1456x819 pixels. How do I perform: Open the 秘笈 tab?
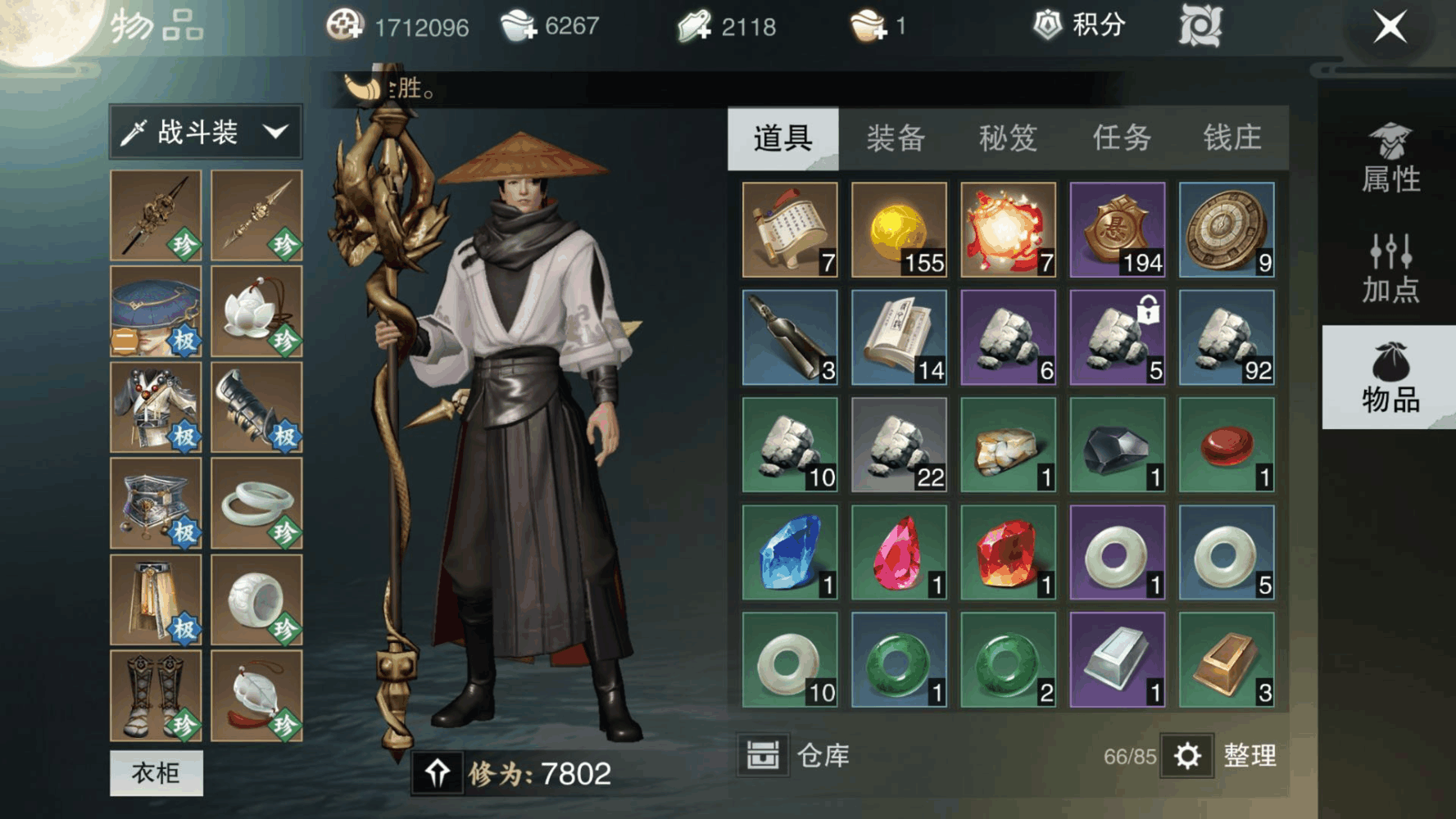point(1008,138)
